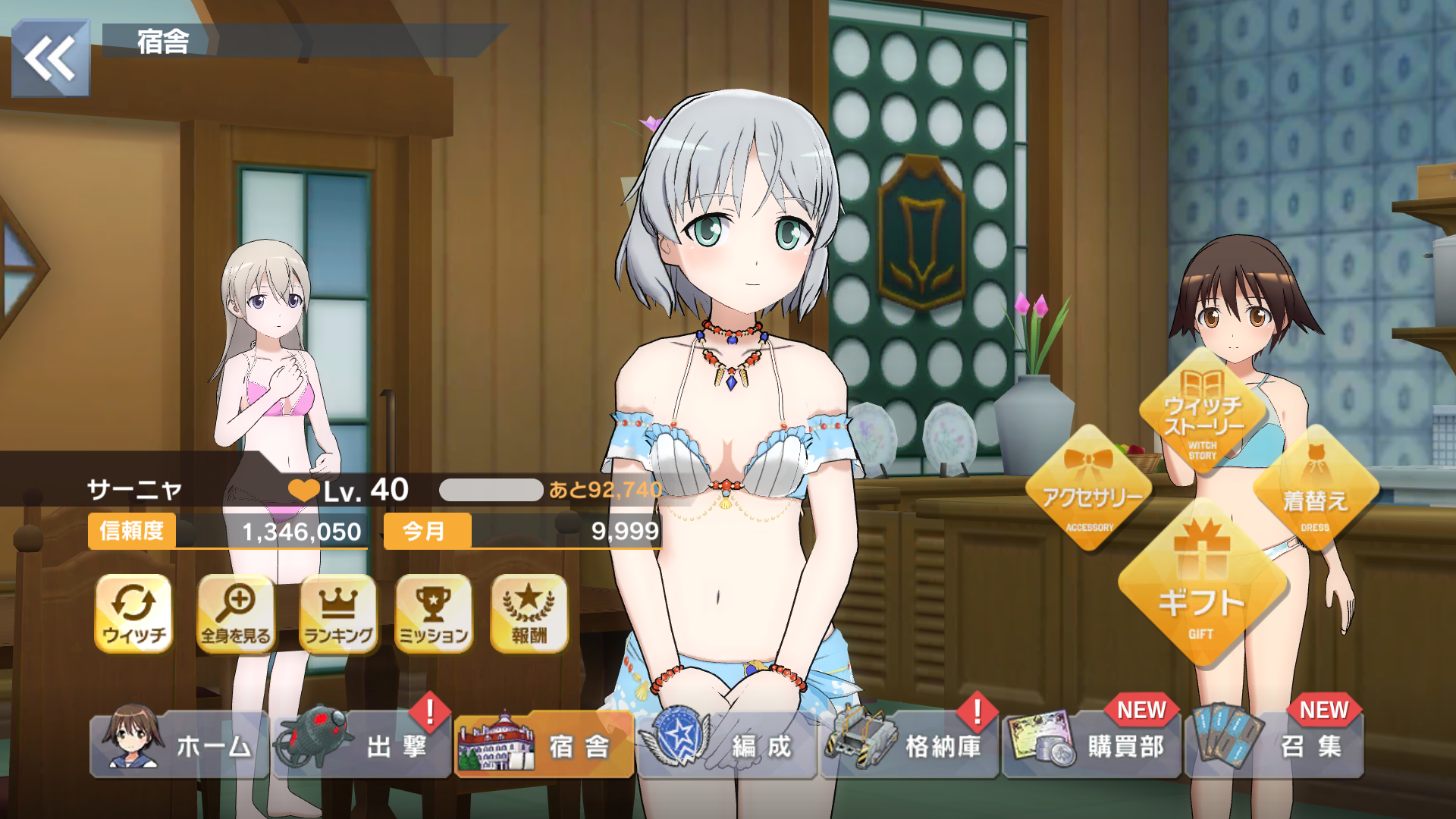The width and height of the screenshot is (1456, 819).
Task: Go to ホーム home tab
Action: (x=180, y=745)
